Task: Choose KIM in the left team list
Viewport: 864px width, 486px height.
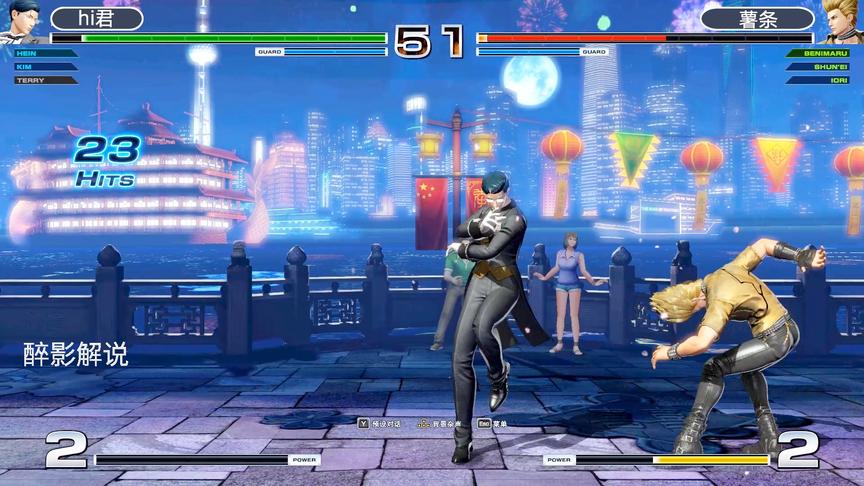Action: point(40,66)
